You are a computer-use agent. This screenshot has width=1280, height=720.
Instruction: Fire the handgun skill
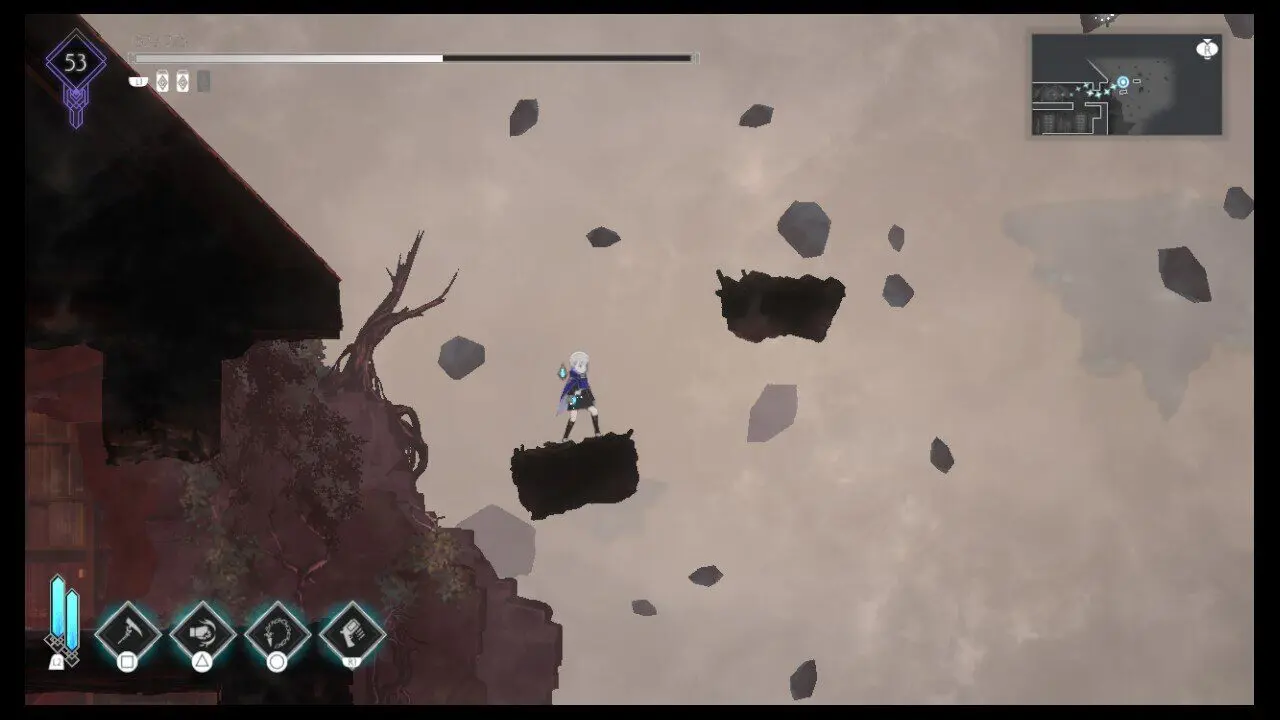coord(353,632)
